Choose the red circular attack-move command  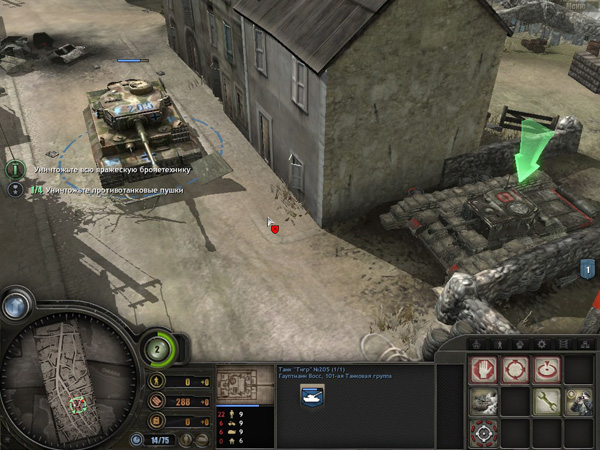[x=515, y=371]
